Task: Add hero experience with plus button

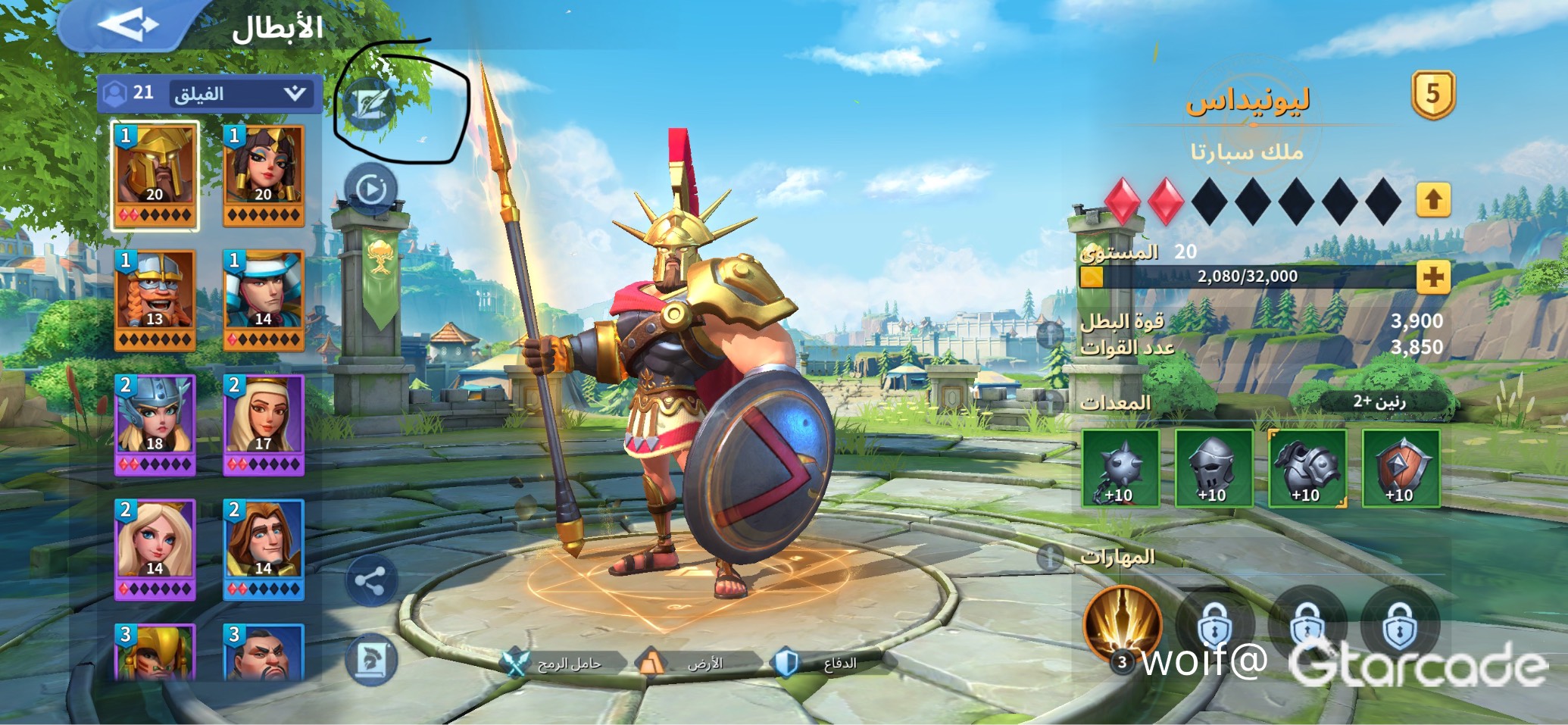Action: (1432, 277)
